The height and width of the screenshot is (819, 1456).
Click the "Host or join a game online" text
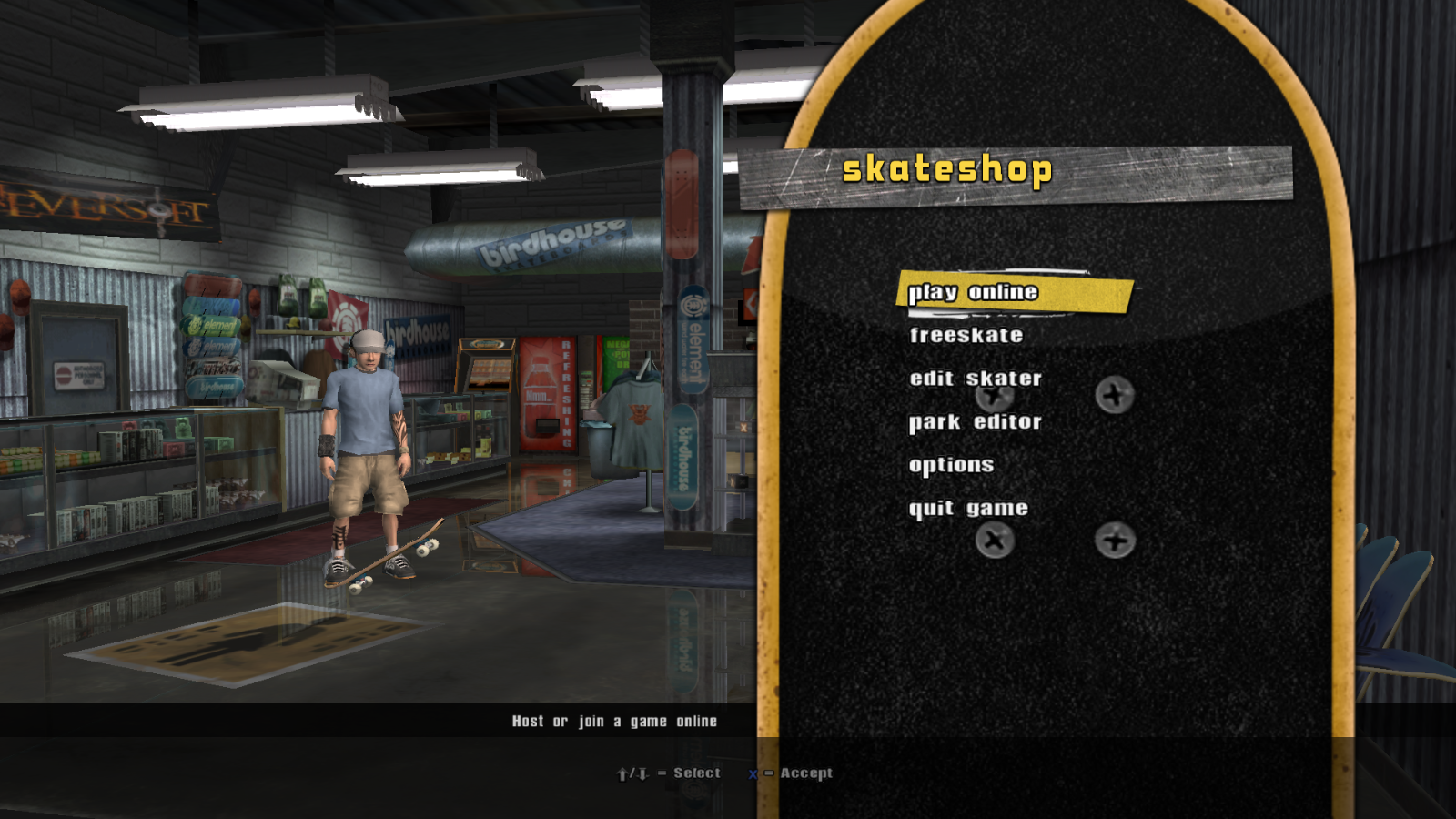(615, 720)
